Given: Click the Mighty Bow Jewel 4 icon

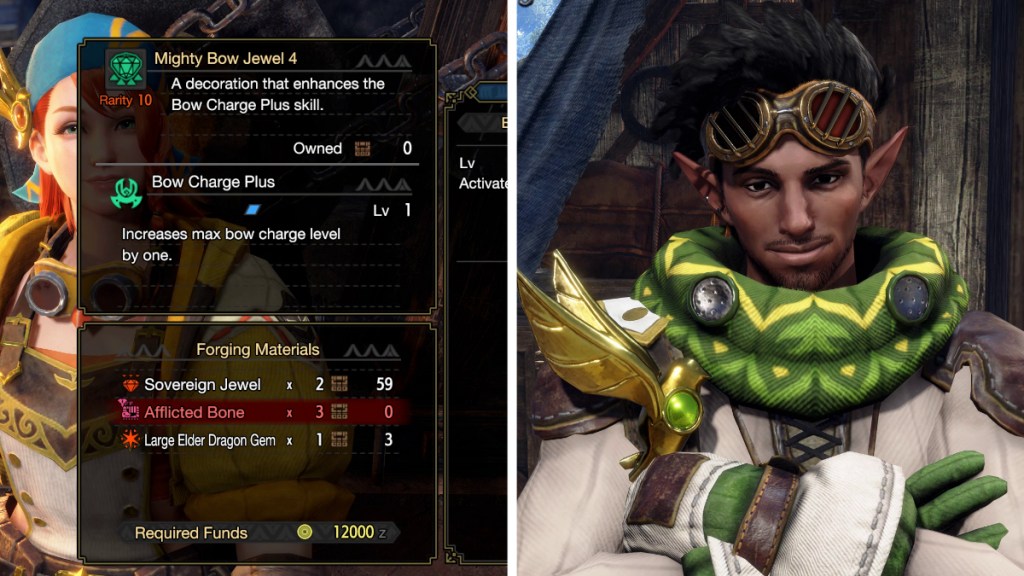Looking at the screenshot, I should pos(126,70).
